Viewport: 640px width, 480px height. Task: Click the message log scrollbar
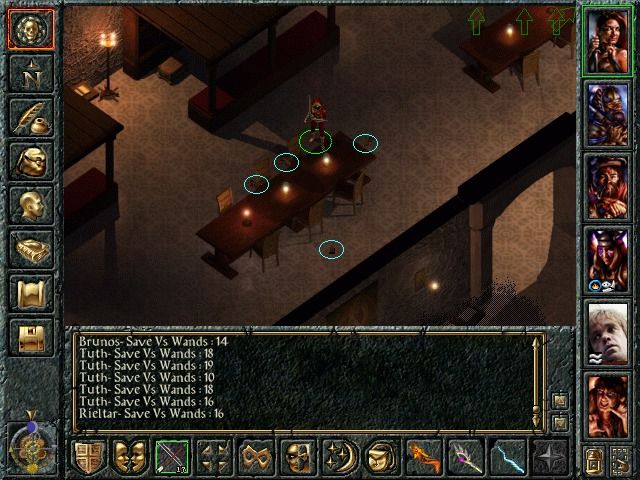(x=538, y=380)
